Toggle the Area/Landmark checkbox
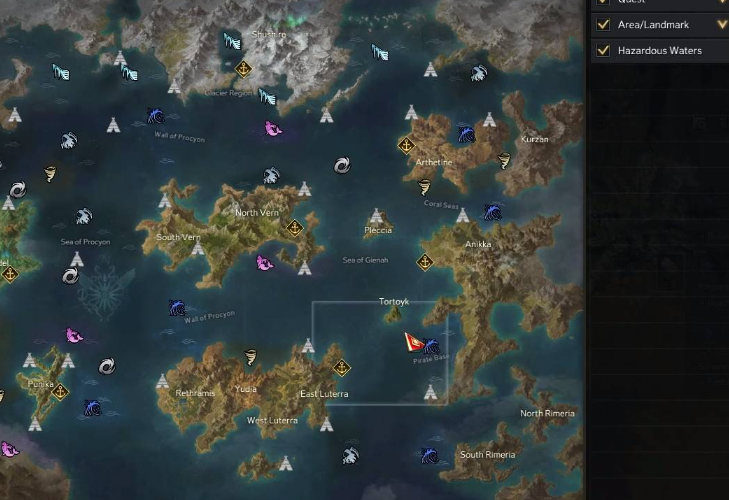729x500 pixels. pyautogui.click(x=603, y=25)
